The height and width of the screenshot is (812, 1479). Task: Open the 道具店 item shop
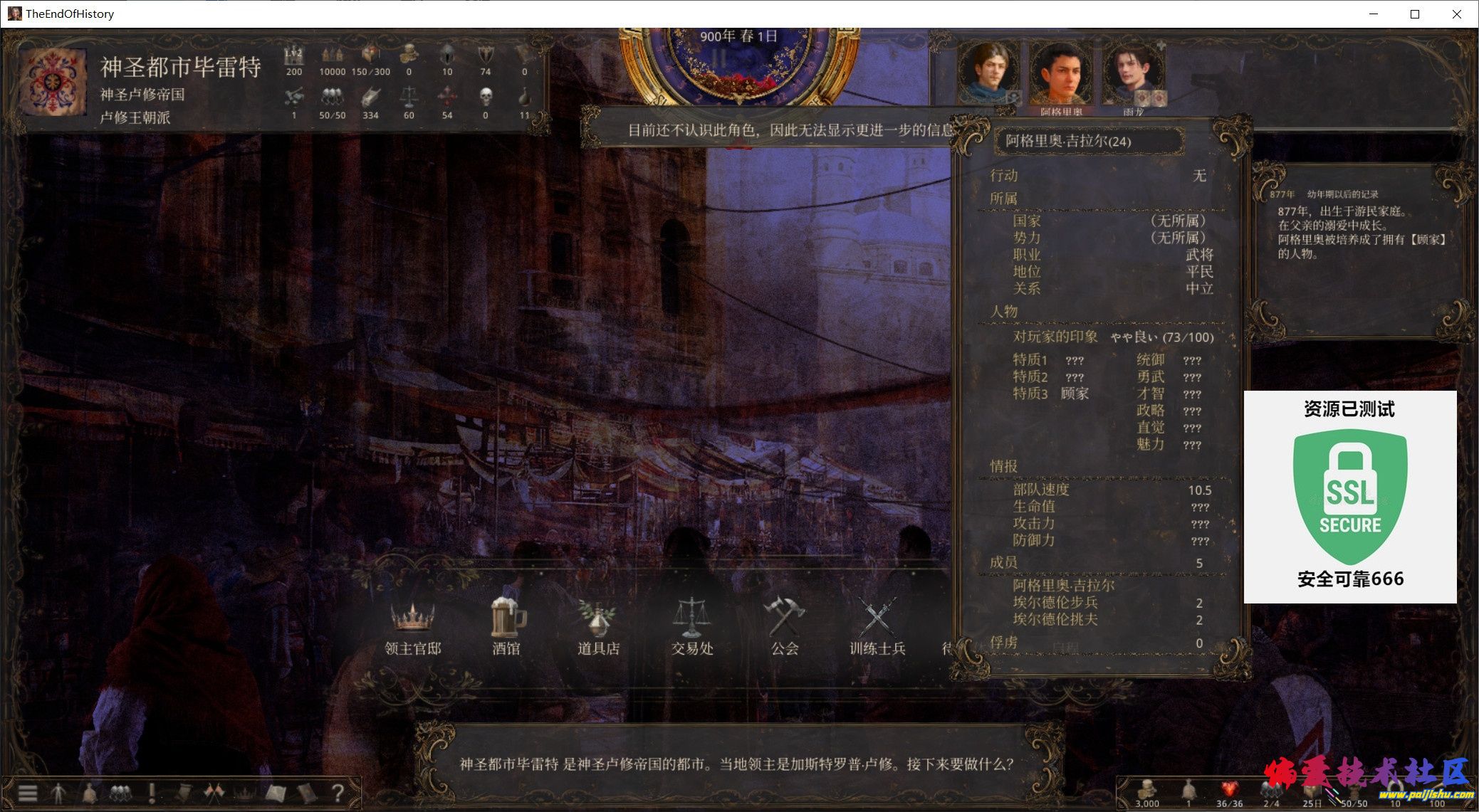tap(598, 627)
